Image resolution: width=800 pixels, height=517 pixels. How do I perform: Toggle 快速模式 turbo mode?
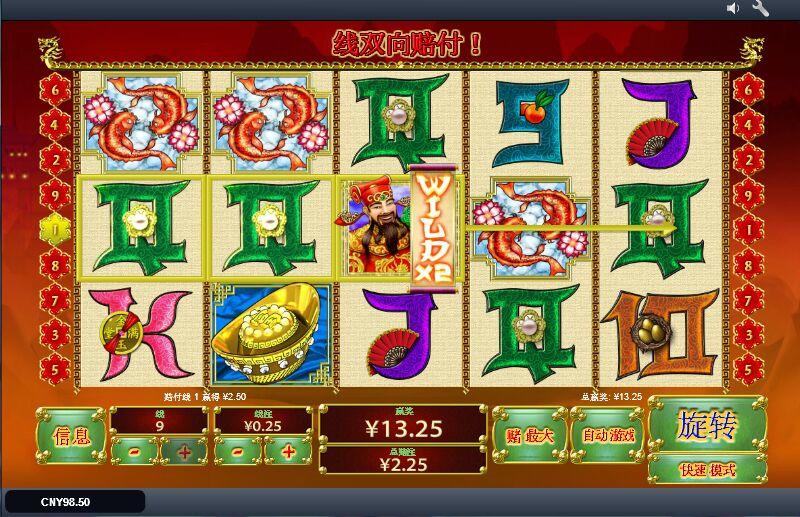coord(707,468)
